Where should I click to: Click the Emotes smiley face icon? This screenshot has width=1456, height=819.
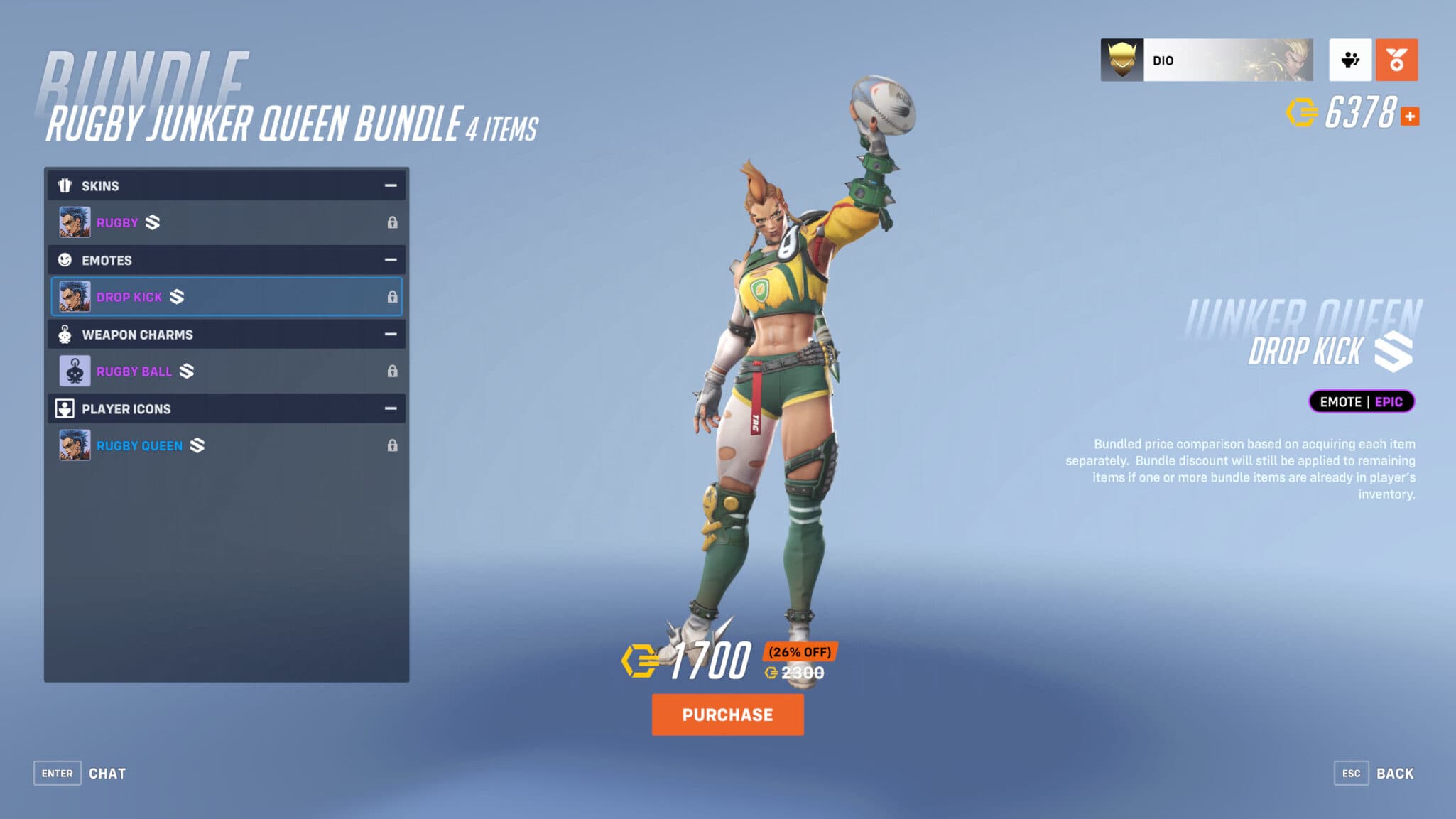(x=65, y=260)
